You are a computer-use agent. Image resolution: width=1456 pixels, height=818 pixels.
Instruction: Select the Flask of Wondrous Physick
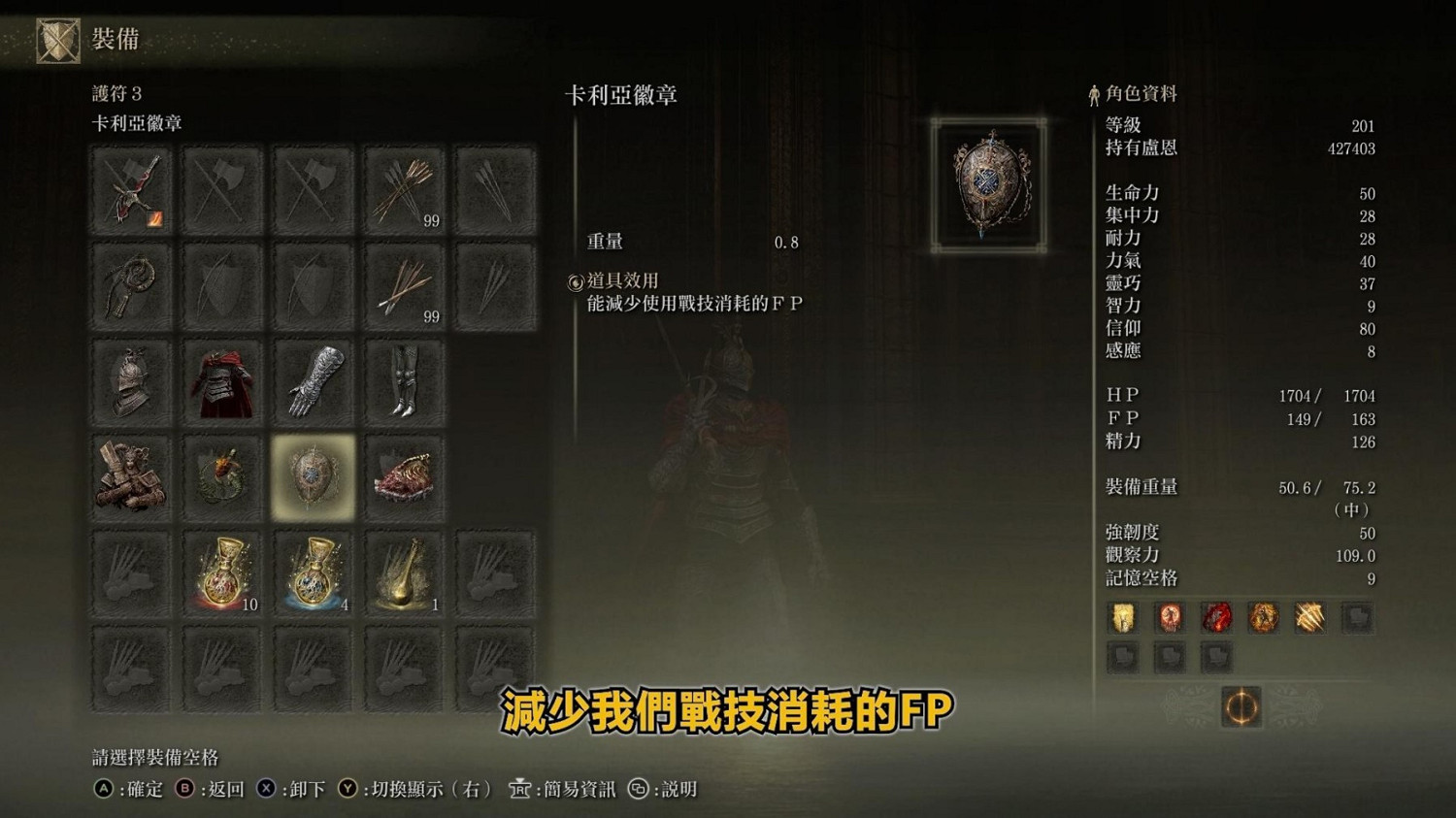click(x=405, y=573)
